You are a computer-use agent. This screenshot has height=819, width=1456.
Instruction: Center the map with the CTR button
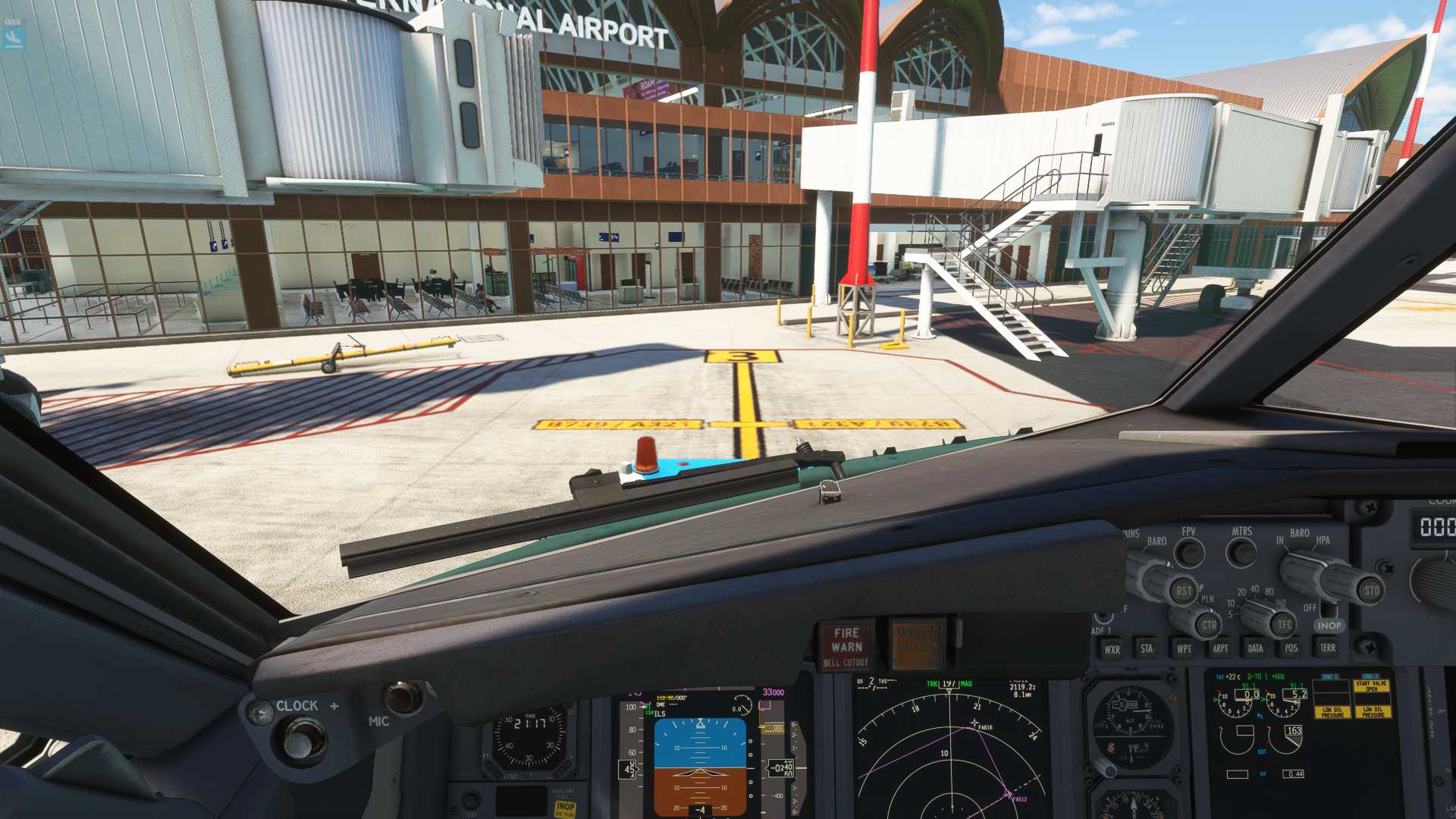click(1209, 626)
